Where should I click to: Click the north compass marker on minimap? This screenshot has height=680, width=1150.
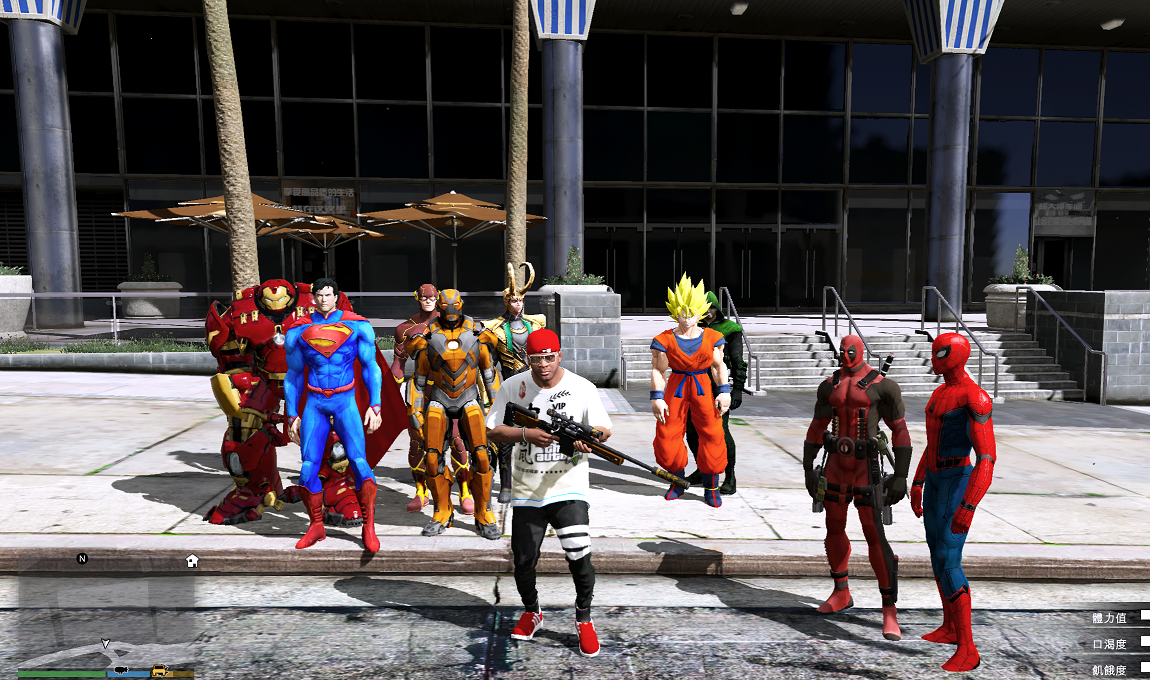coord(82,559)
